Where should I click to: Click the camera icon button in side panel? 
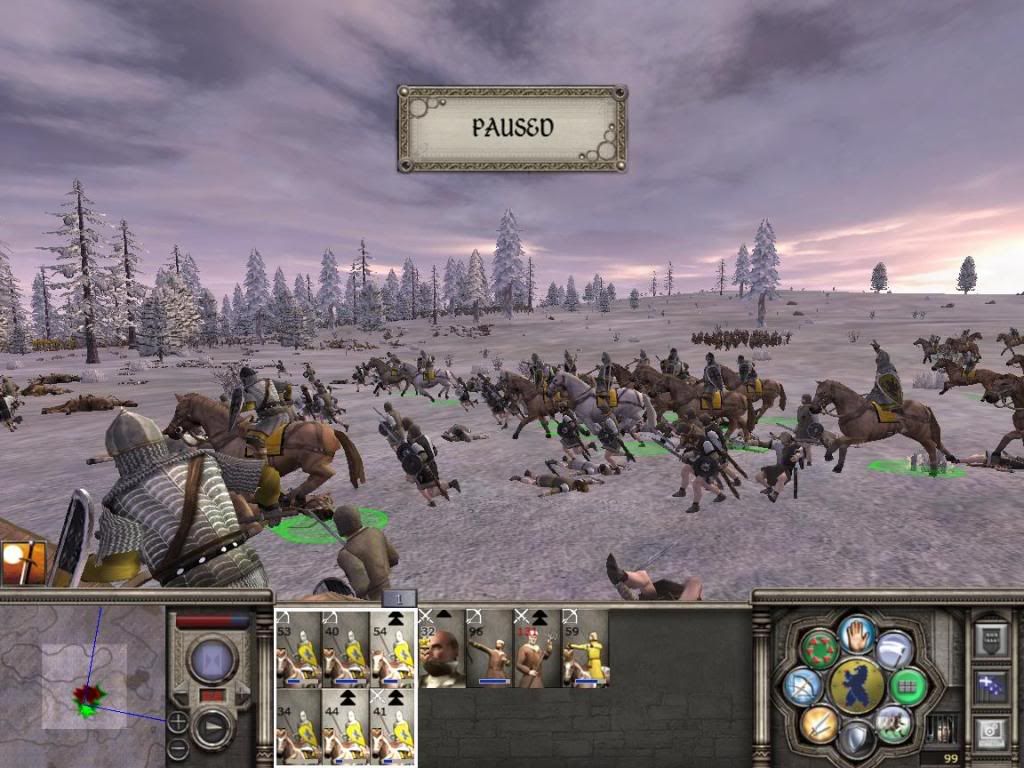(990, 732)
